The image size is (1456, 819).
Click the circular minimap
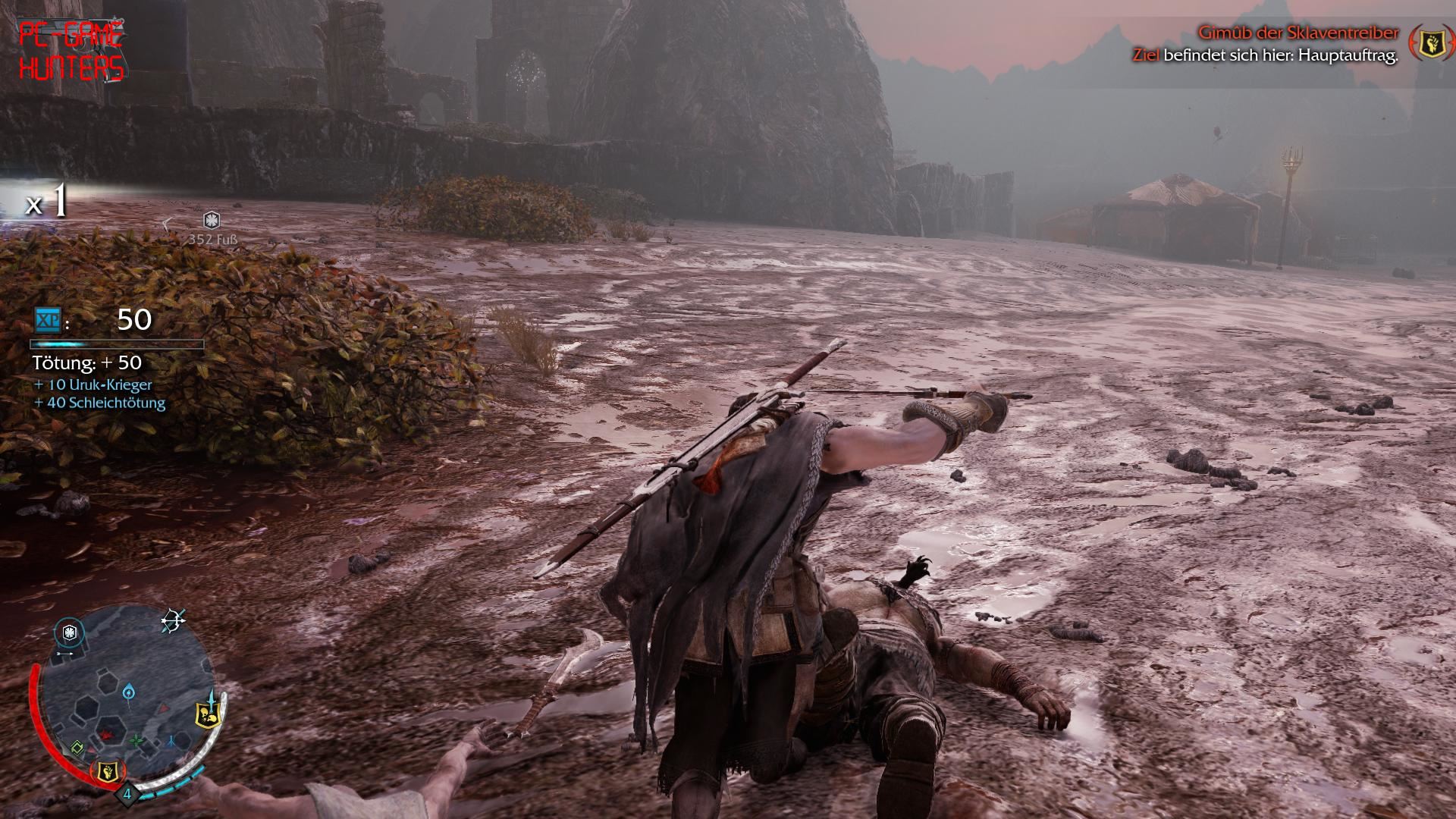click(127, 698)
